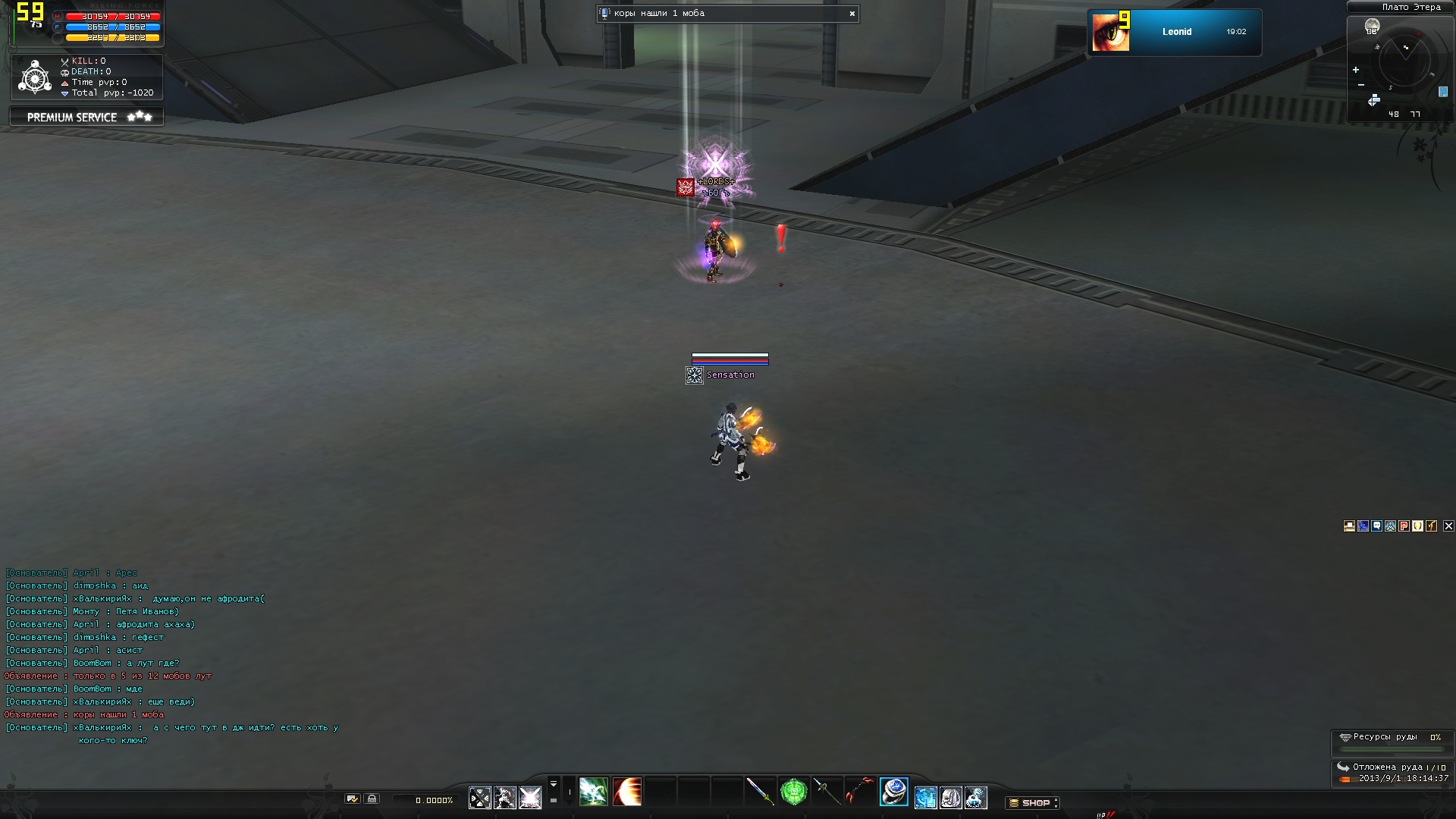
Task: Select the blue gem ring slot
Action: pyautogui.click(x=893, y=792)
